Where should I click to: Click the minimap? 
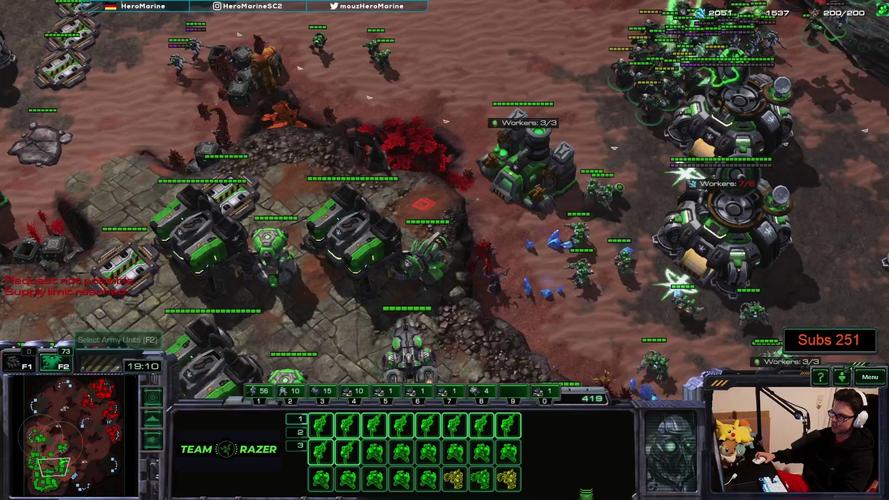(70, 436)
